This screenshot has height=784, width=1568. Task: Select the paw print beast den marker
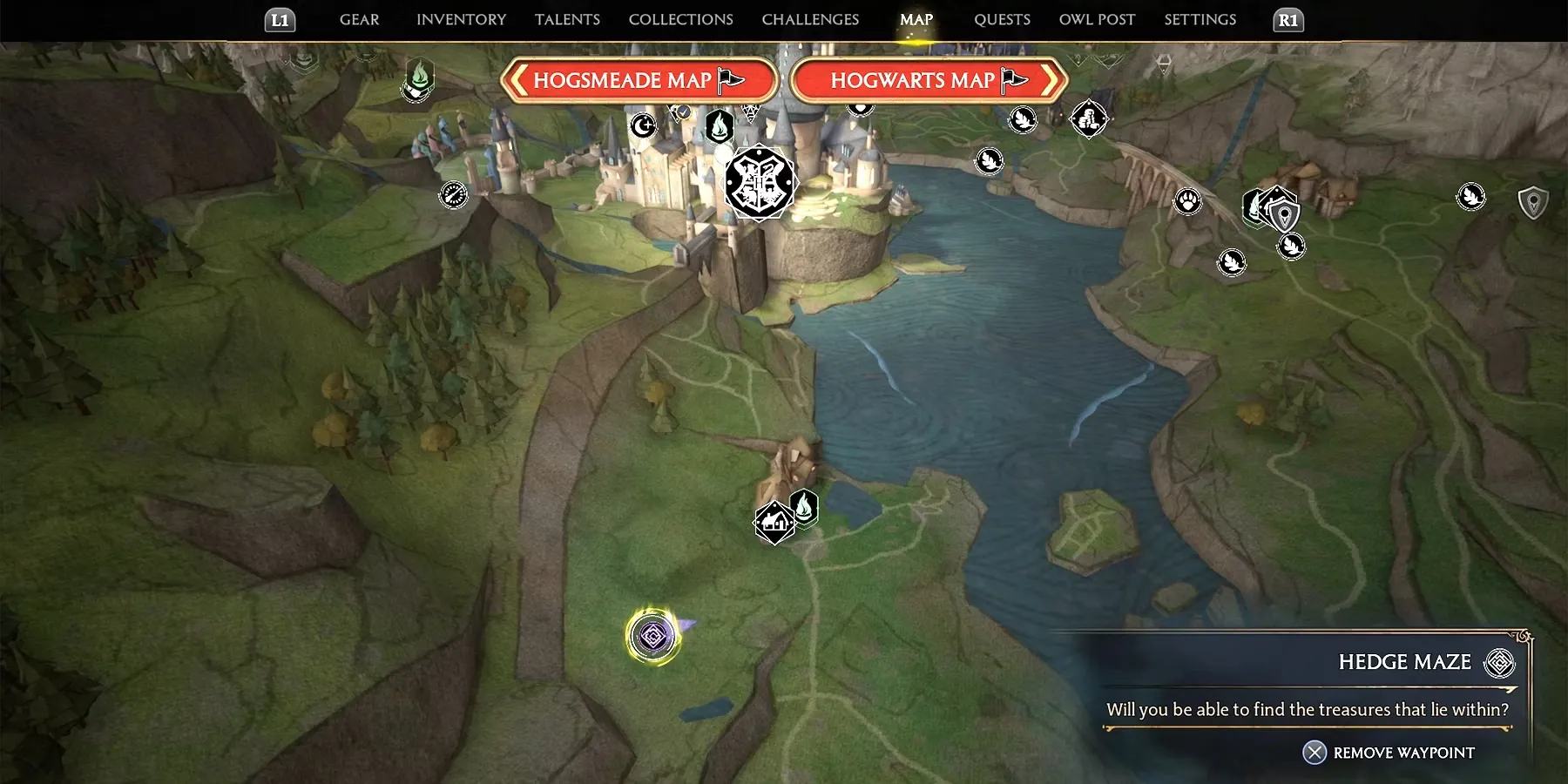(1187, 202)
